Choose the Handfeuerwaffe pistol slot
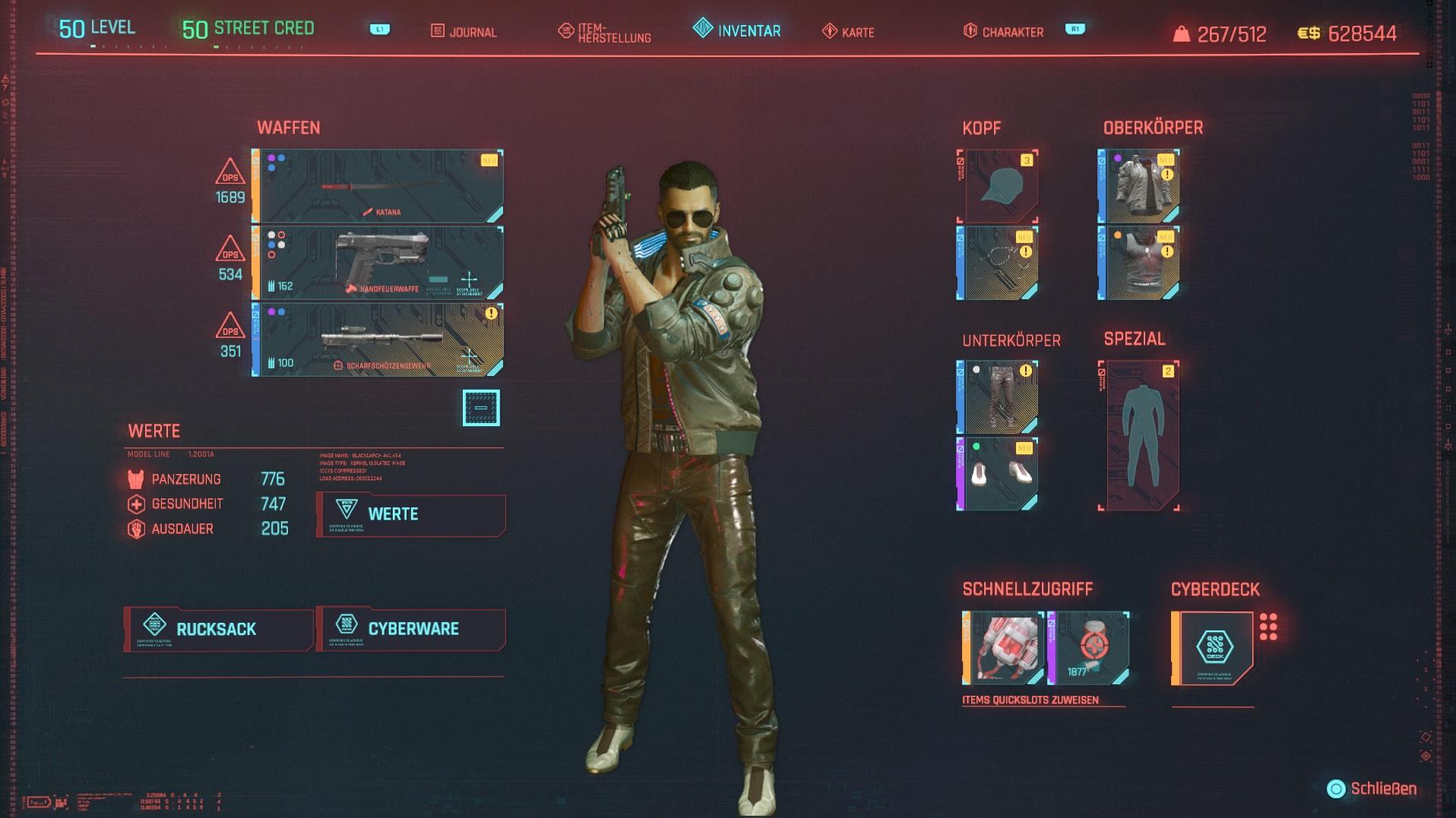The image size is (1456, 818). tap(378, 263)
